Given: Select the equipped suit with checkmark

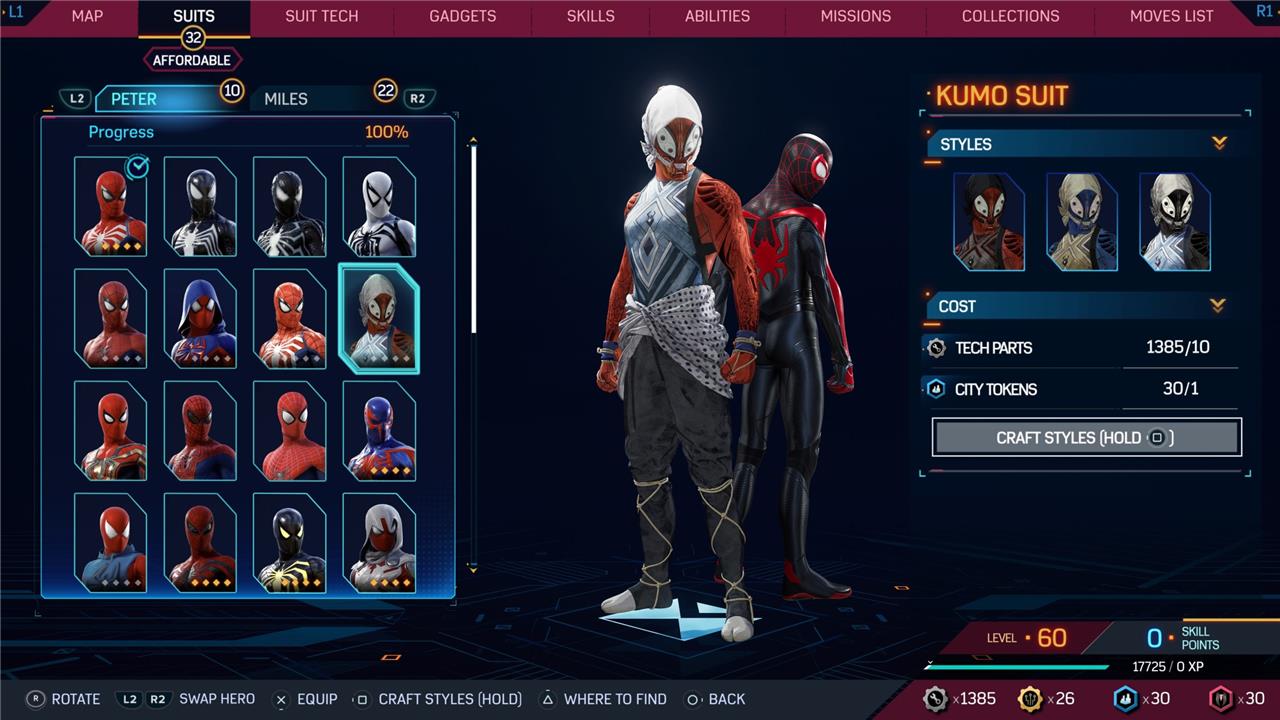Looking at the screenshot, I should coord(110,207).
